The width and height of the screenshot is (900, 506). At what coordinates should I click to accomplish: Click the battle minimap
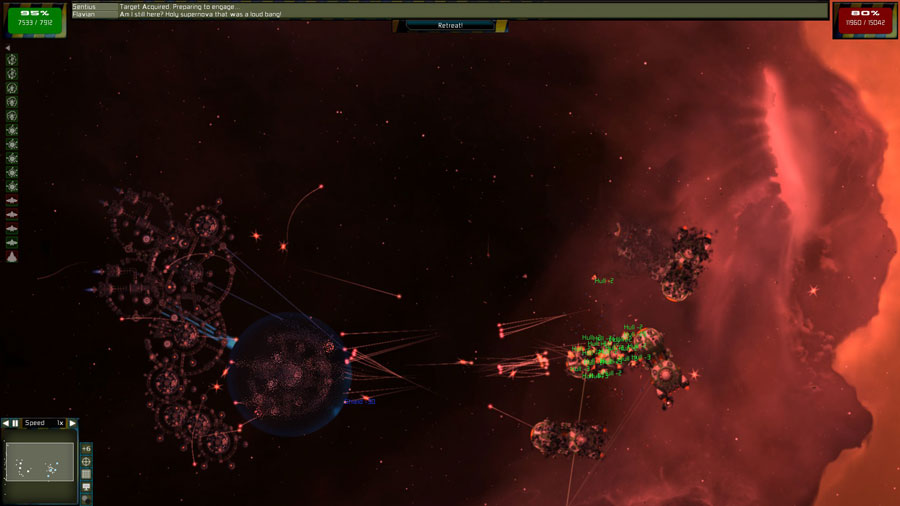coord(40,462)
